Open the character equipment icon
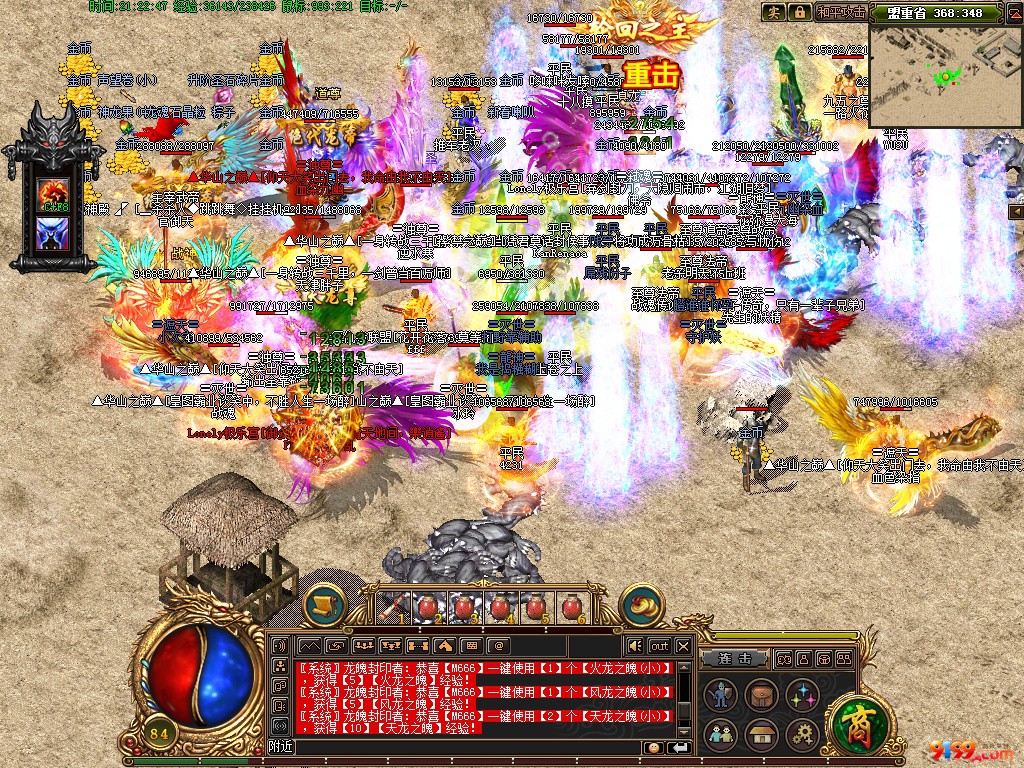 coord(721,695)
